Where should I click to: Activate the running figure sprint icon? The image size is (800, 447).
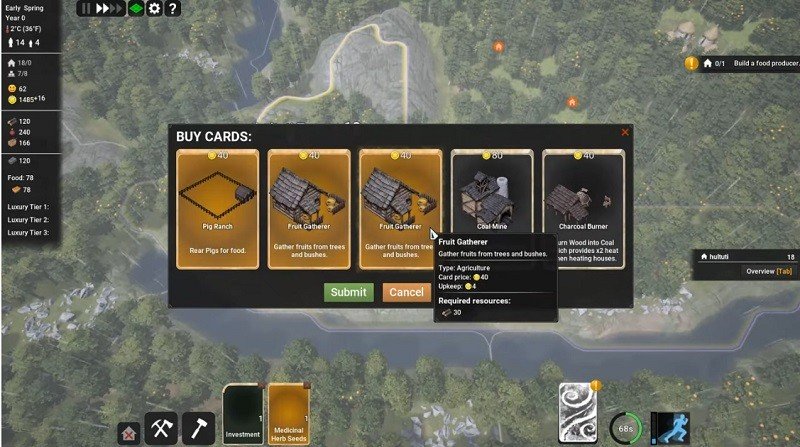click(670, 428)
